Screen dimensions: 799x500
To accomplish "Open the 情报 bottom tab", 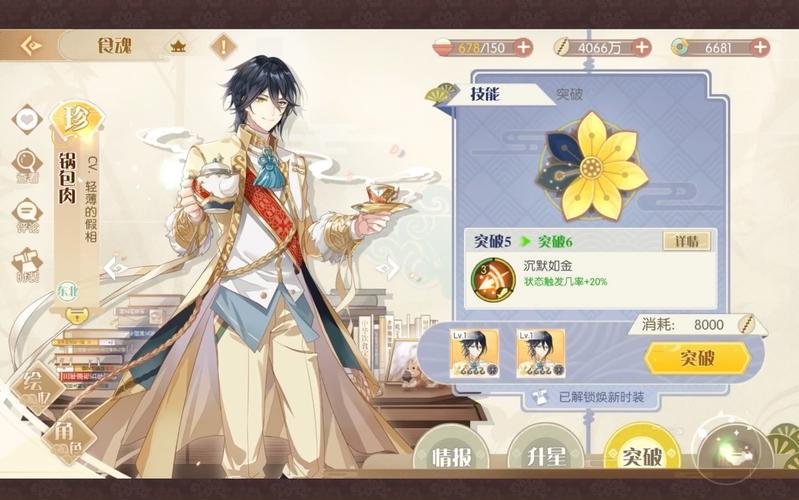I will tap(452, 457).
